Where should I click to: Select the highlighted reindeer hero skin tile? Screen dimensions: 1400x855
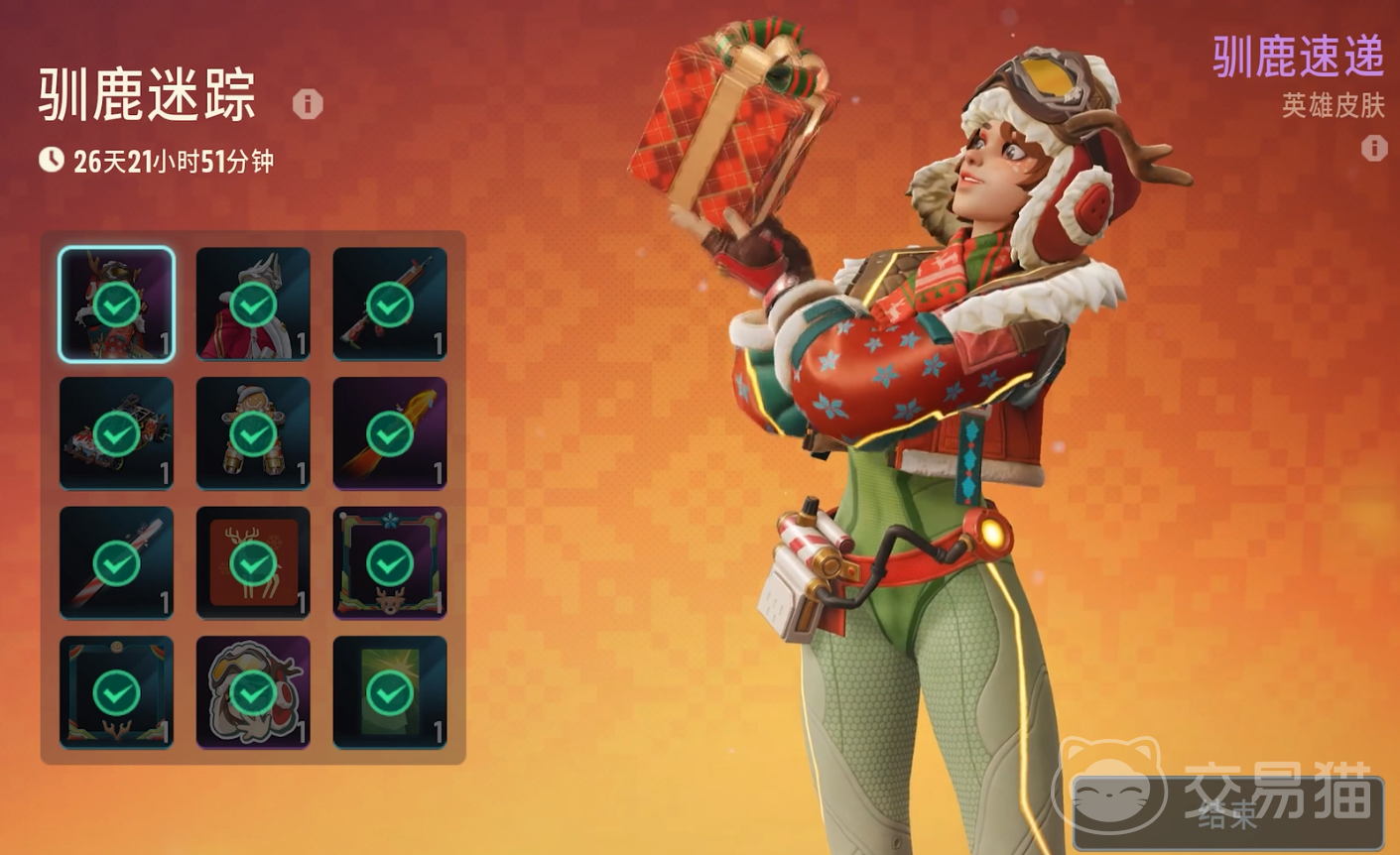[116, 304]
